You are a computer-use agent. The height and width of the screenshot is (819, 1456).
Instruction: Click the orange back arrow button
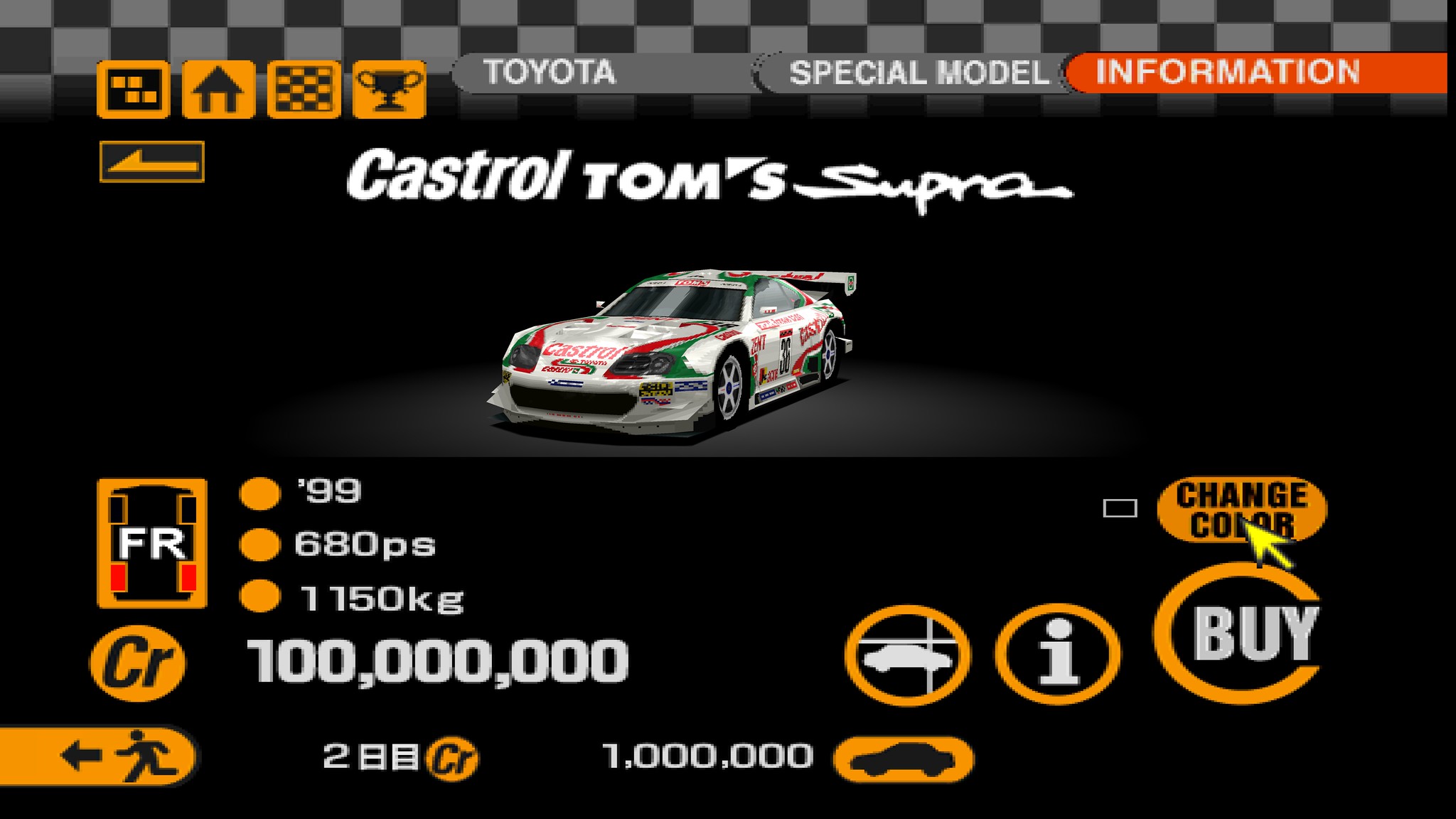[152, 162]
